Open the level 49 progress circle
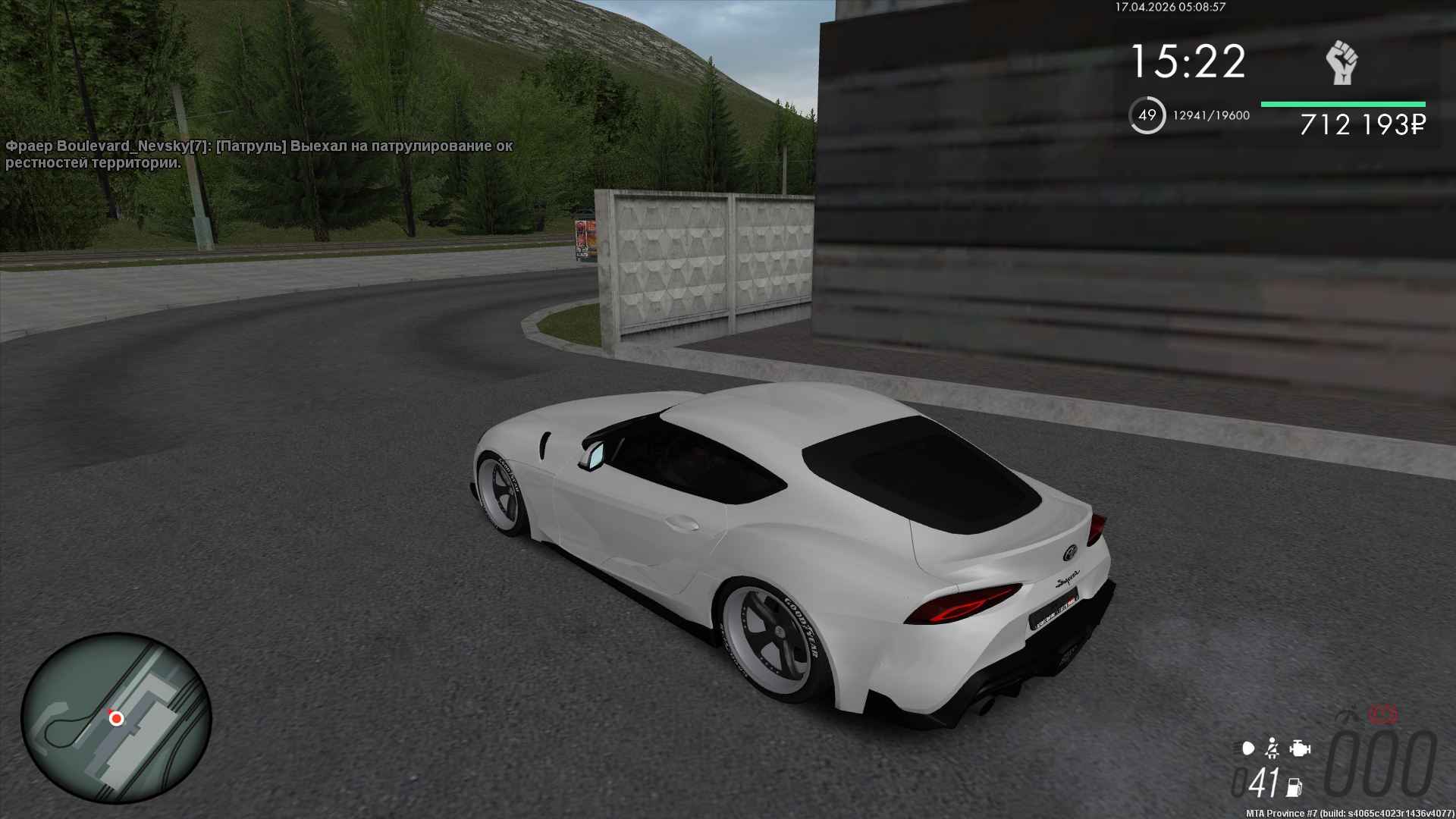 [x=1147, y=115]
